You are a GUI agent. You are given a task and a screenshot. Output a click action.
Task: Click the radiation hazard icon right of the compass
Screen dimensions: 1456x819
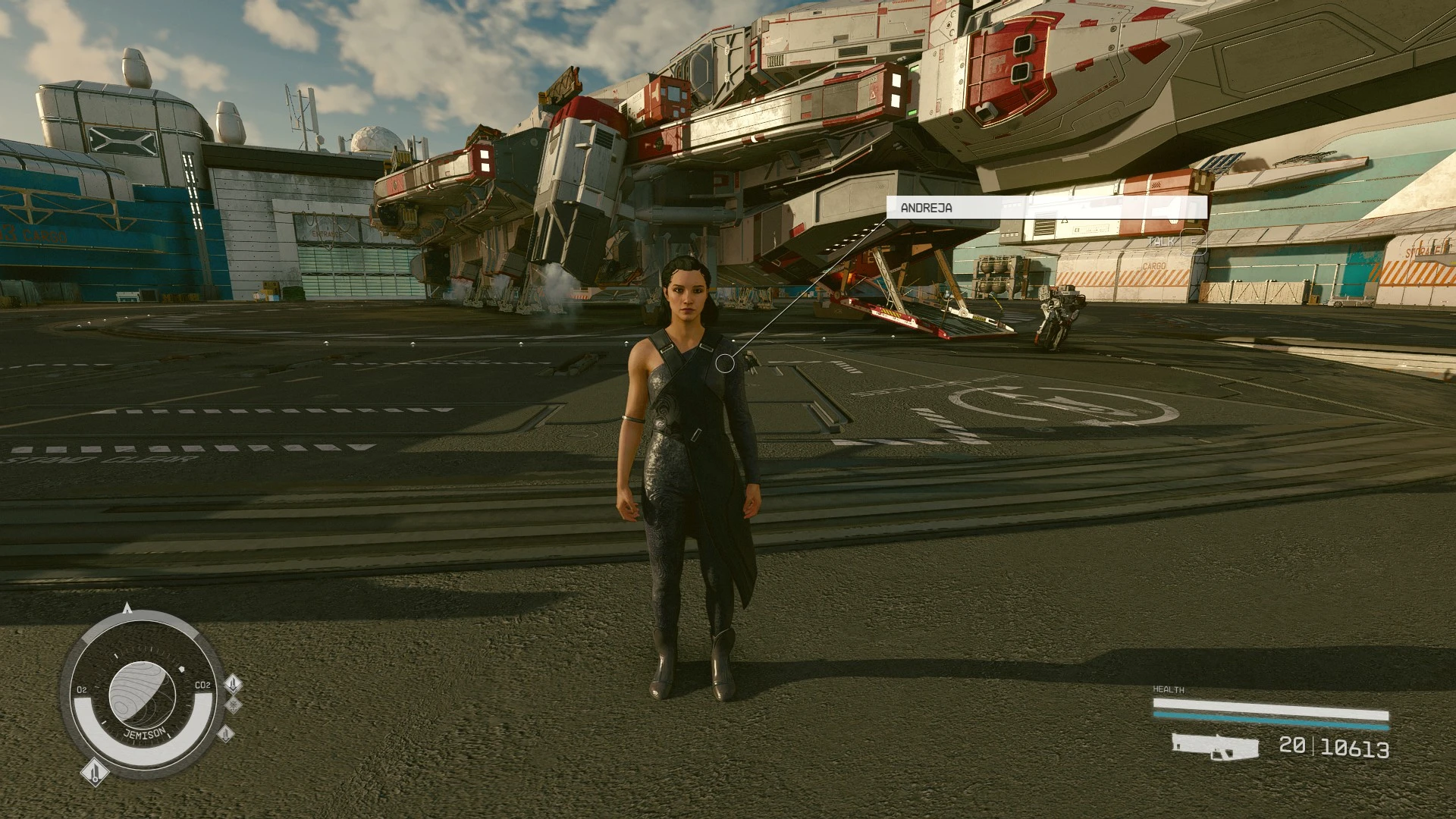(x=234, y=706)
